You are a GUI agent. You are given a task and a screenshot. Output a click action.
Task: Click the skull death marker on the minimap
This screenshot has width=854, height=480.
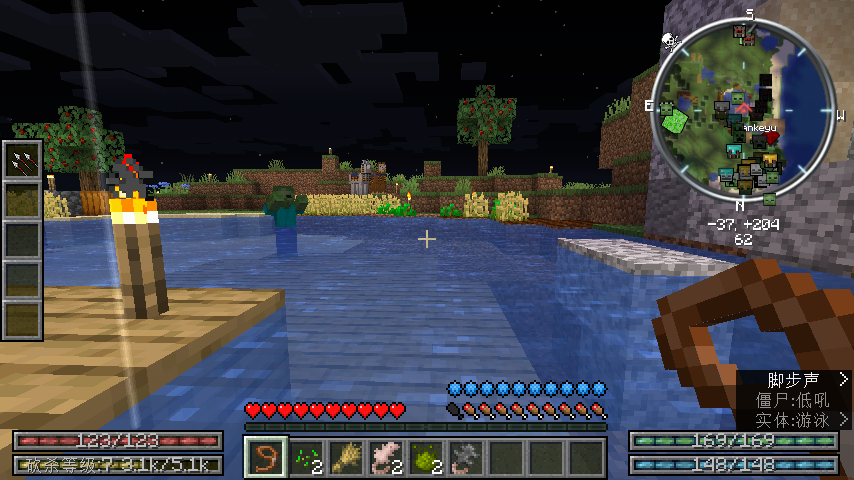pyautogui.click(x=669, y=41)
